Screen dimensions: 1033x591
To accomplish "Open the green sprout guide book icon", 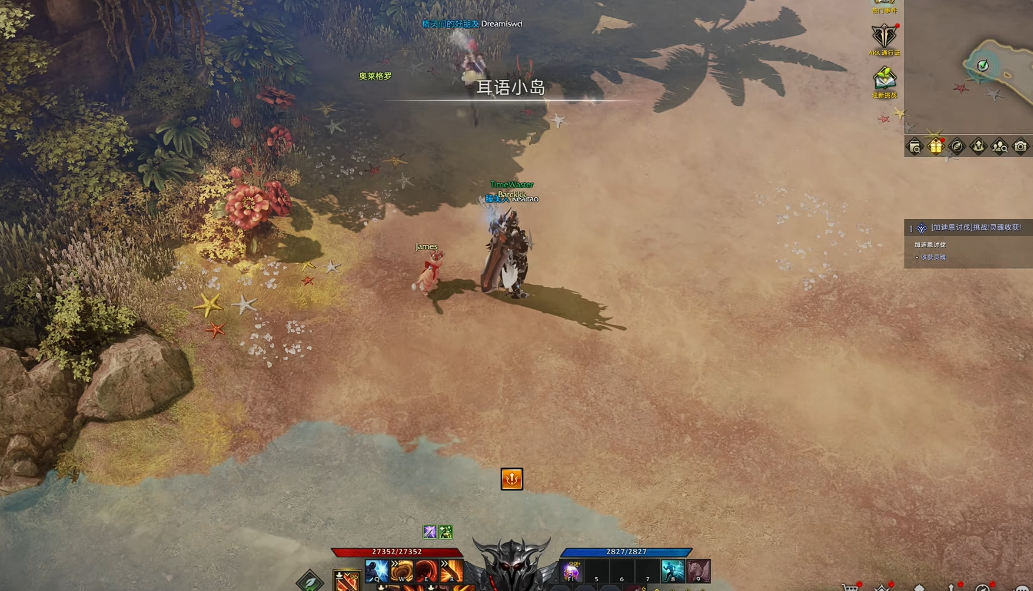I will 884,79.
